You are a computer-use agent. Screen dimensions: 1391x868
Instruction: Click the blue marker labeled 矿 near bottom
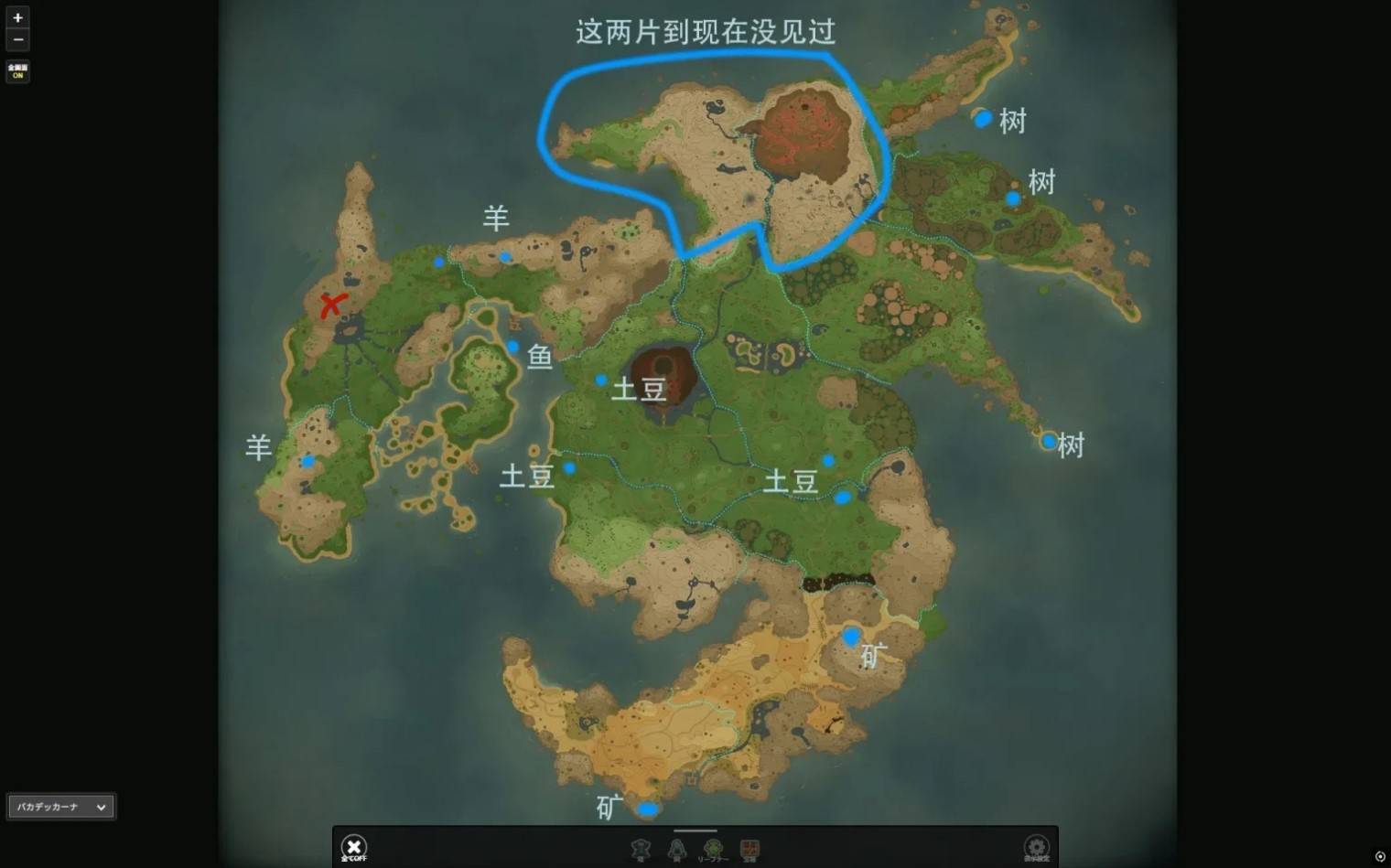coord(650,810)
